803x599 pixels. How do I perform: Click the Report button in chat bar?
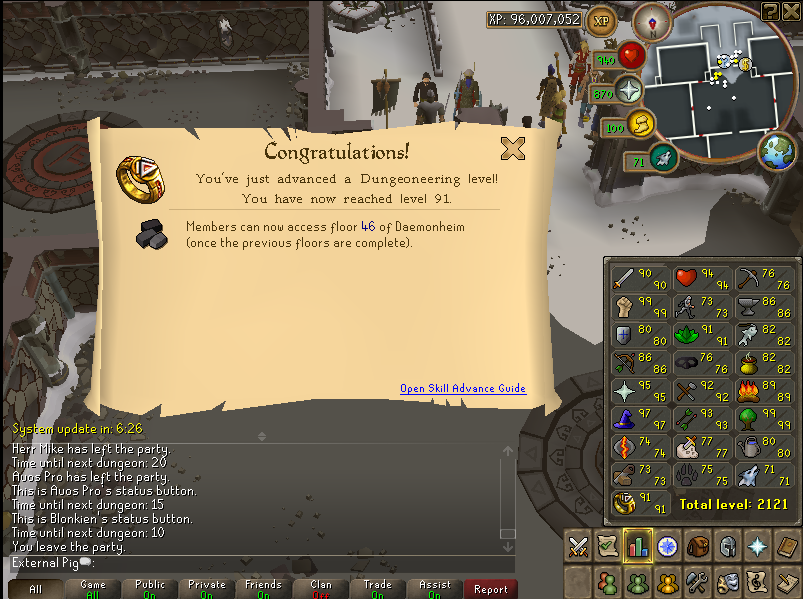click(x=491, y=589)
